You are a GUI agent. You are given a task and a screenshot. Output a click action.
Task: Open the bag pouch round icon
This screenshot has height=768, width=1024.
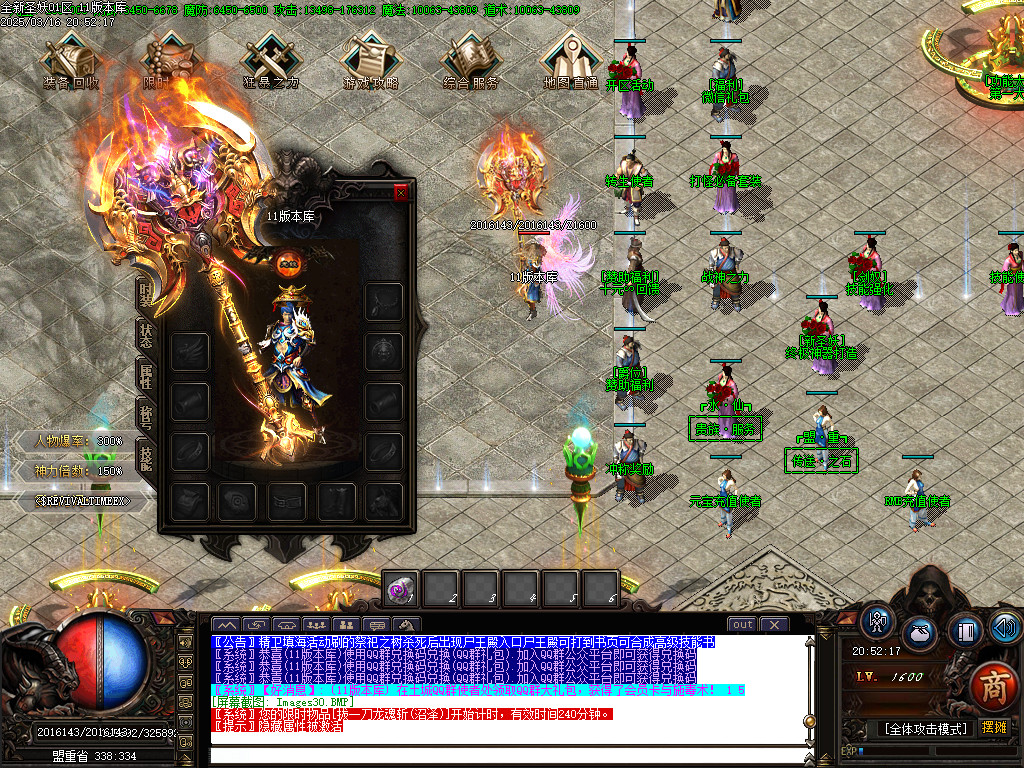tap(920, 633)
